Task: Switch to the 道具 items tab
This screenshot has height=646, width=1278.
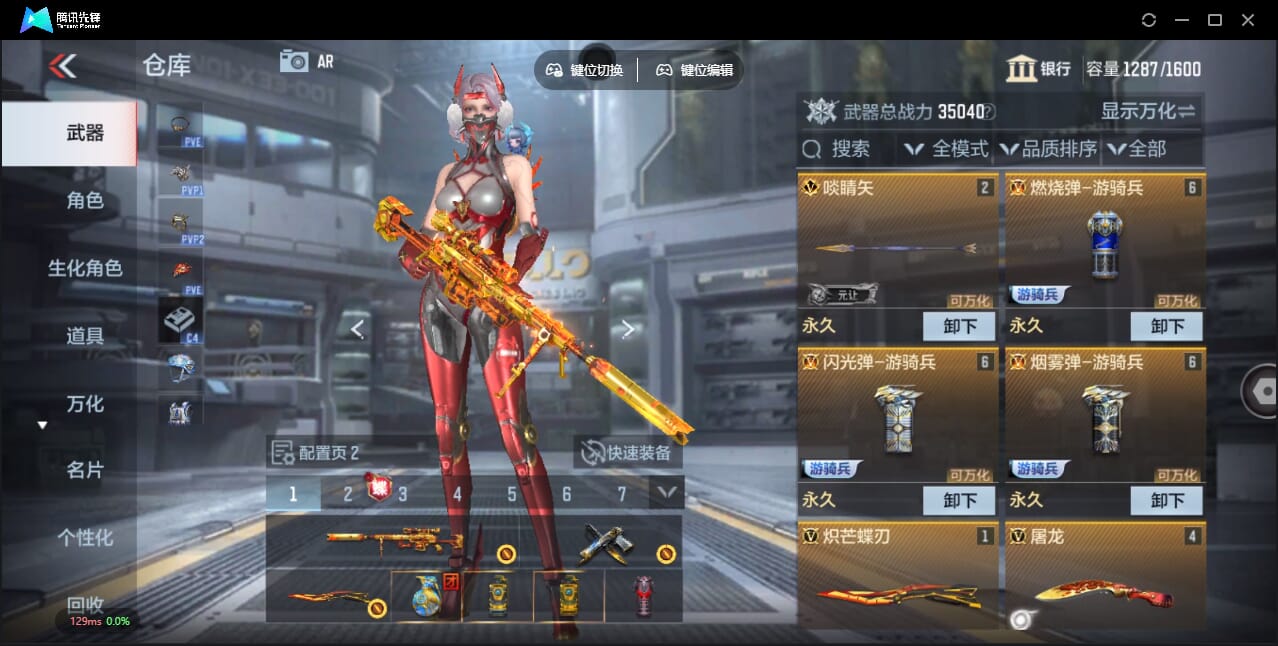Action: (x=85, y=336)
